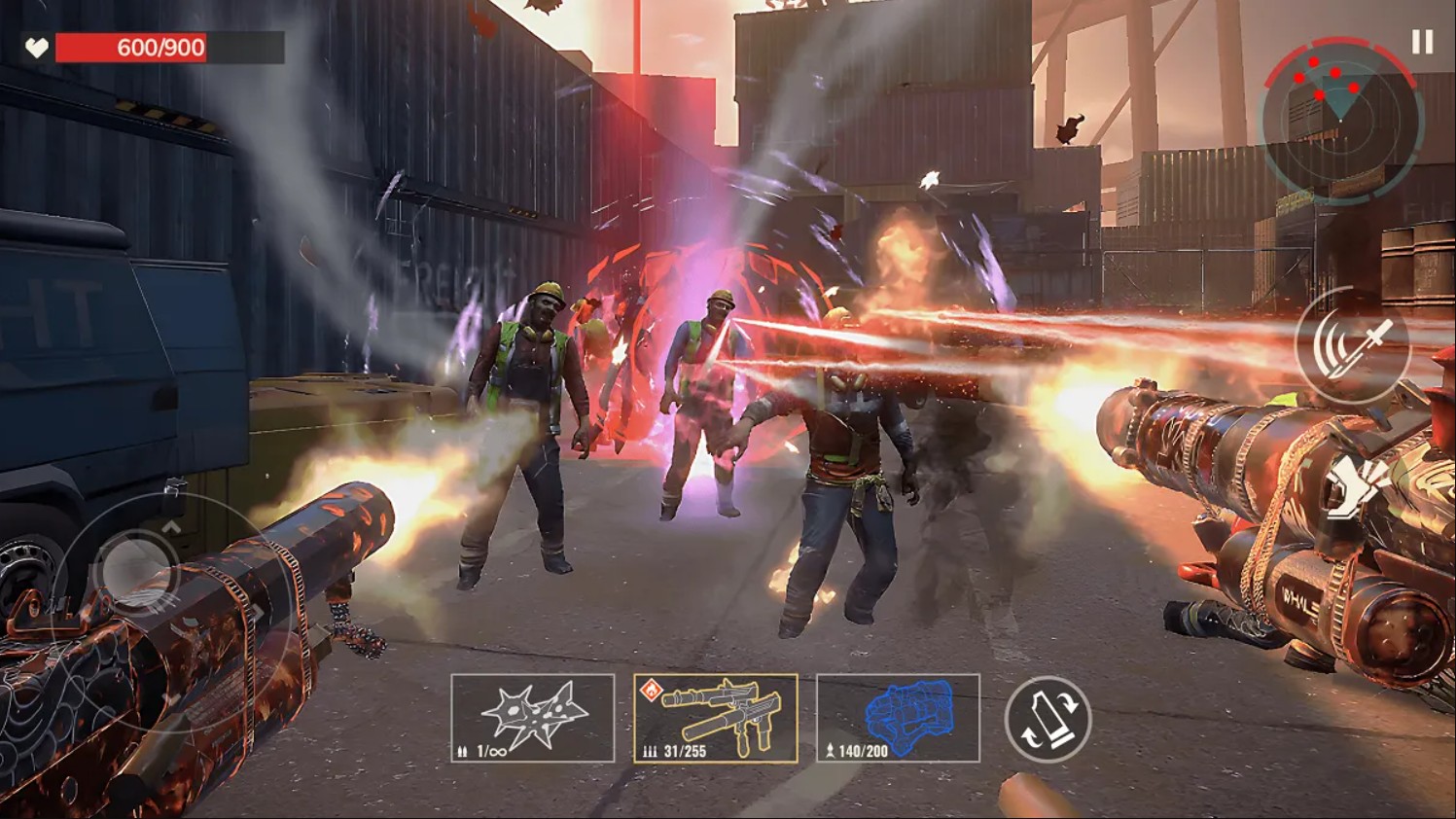Choose the blue power fist slot
This screenshot has width=1456, height=819.
coord(898,718)
